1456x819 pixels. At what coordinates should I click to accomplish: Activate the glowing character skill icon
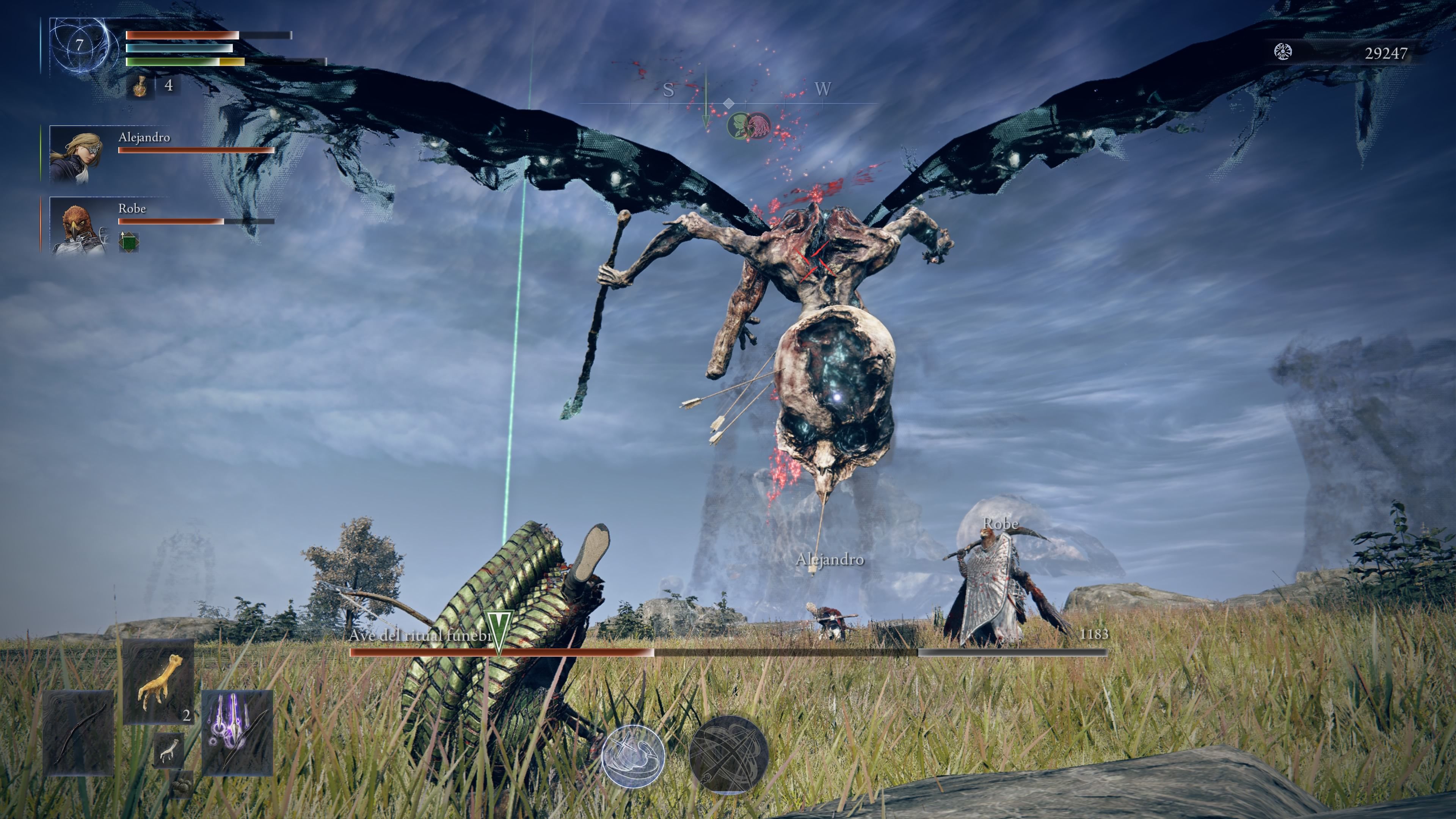click(633, 755)
